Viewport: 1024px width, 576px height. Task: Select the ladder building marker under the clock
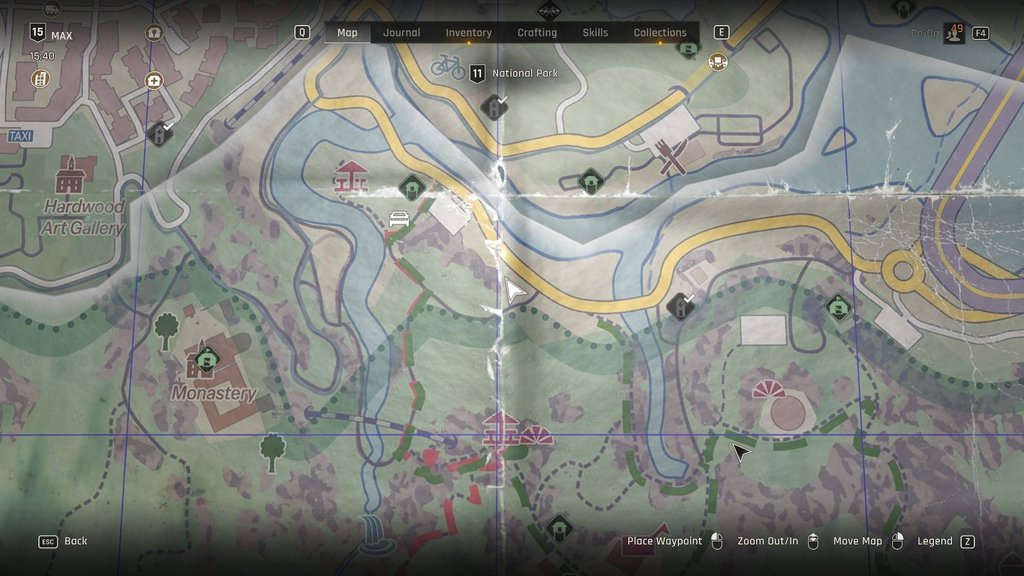pos(41,79)
